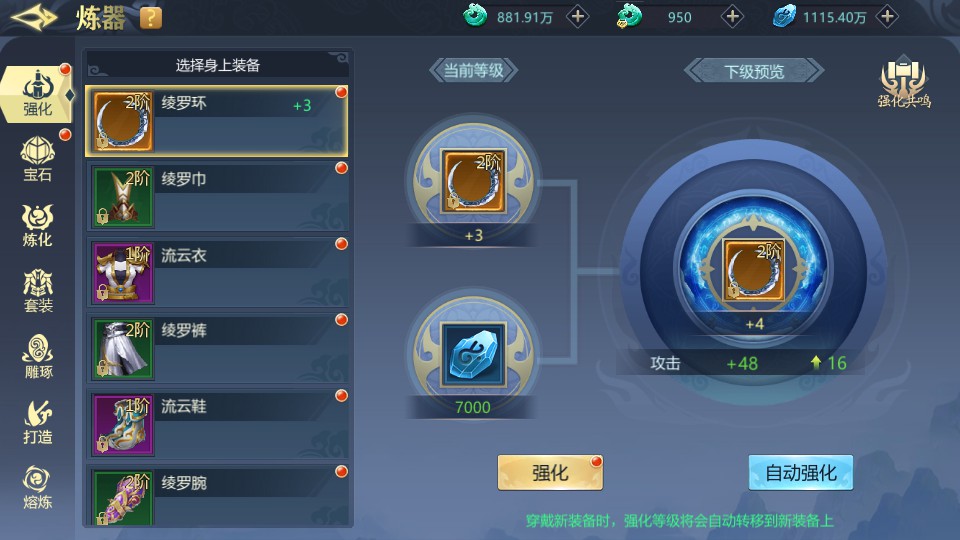This screenshot has width=960, height=540.
Task: Switch to the 熔炼 tab
Action: pyautogui.click(x=38, y=488)
